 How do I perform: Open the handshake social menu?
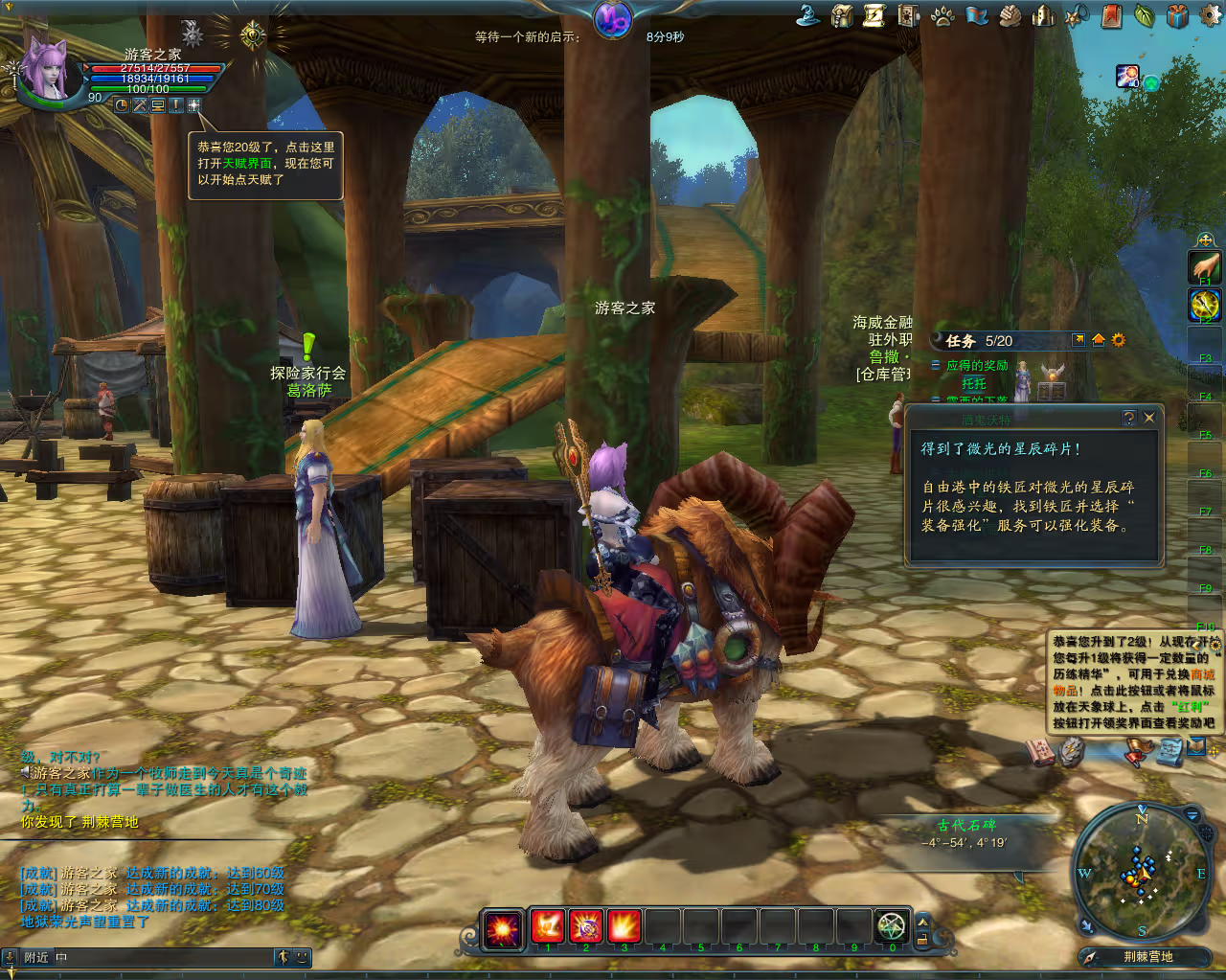click(1010, 15)
